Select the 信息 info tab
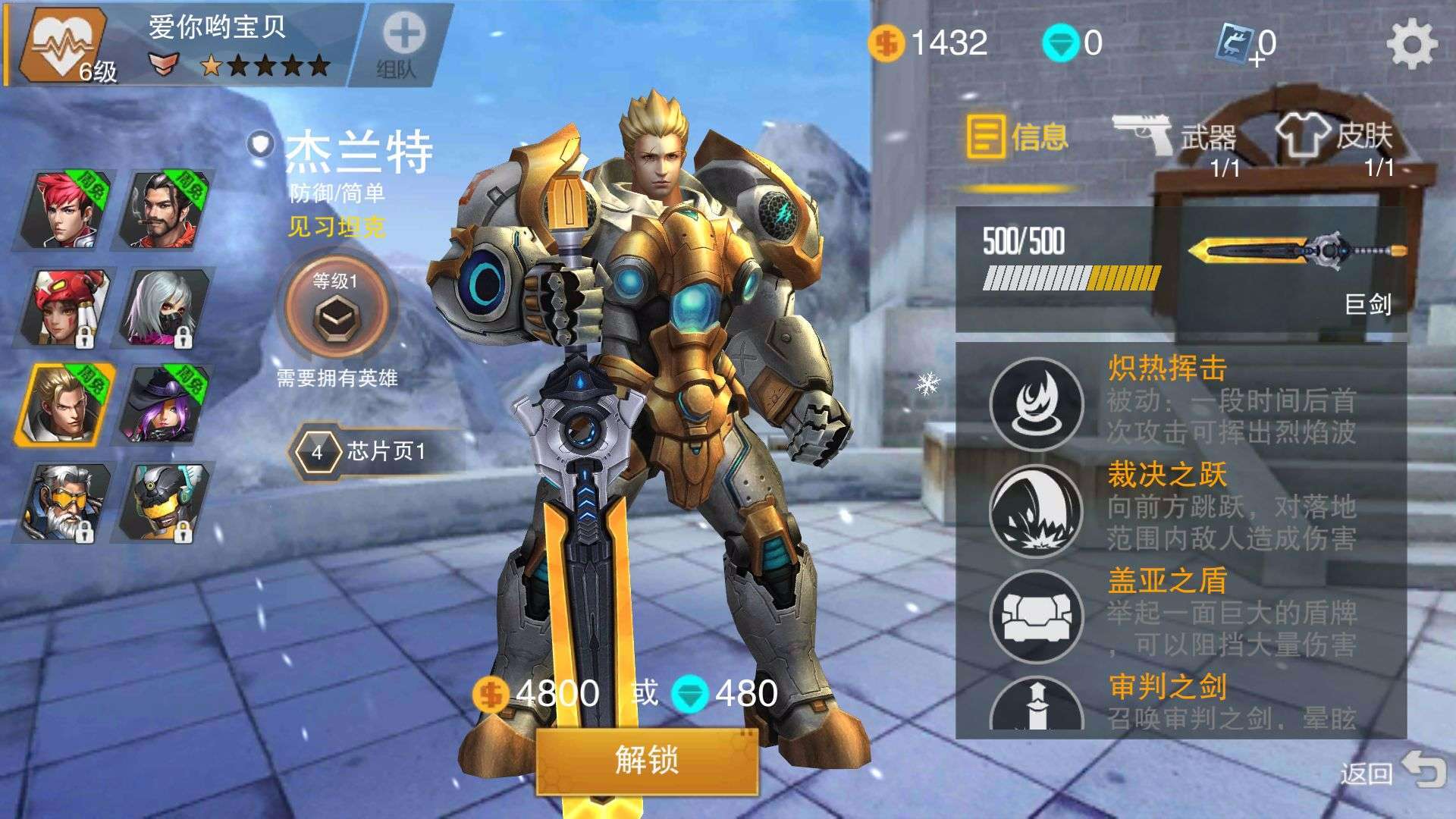Viewport: 1456px width, 819px height. 1017,139
